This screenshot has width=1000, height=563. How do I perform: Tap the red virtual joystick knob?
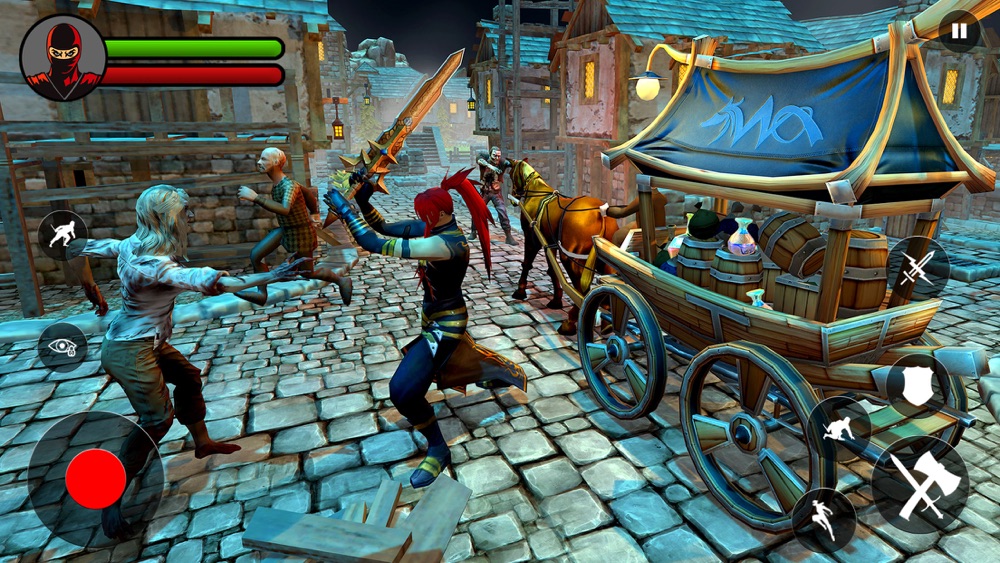tap(96, 478)
